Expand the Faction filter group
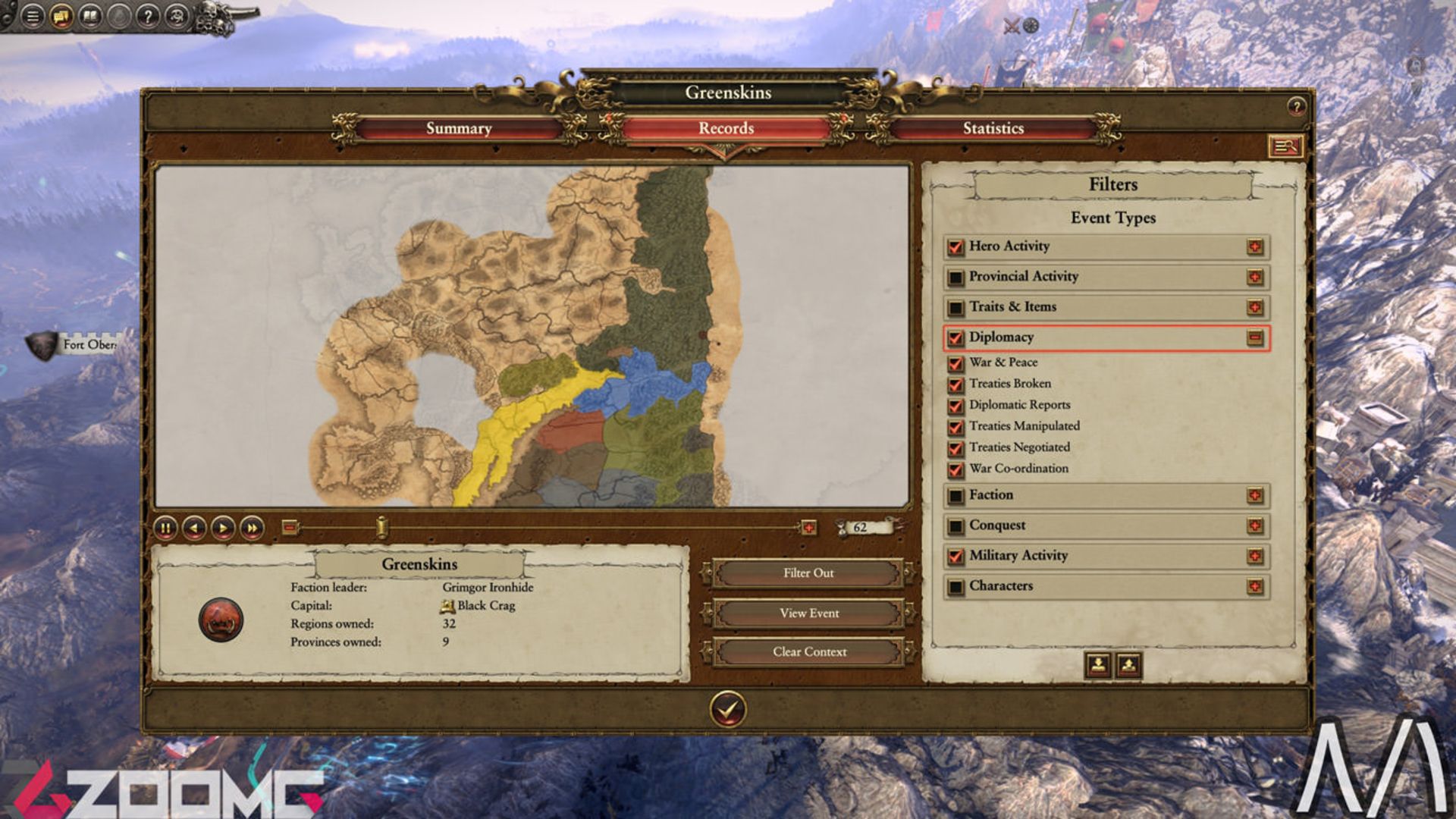1456x819 pixels. [x=1255, y=495]
